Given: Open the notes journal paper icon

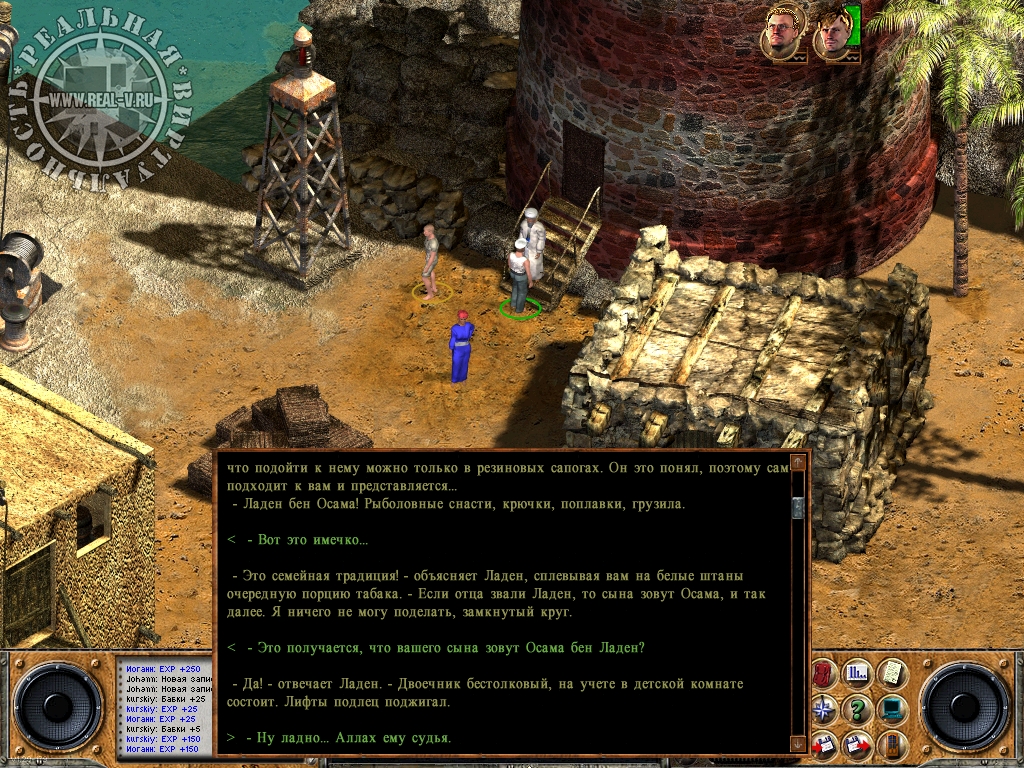Looking at the screenshot, I should tap(891, 673).
